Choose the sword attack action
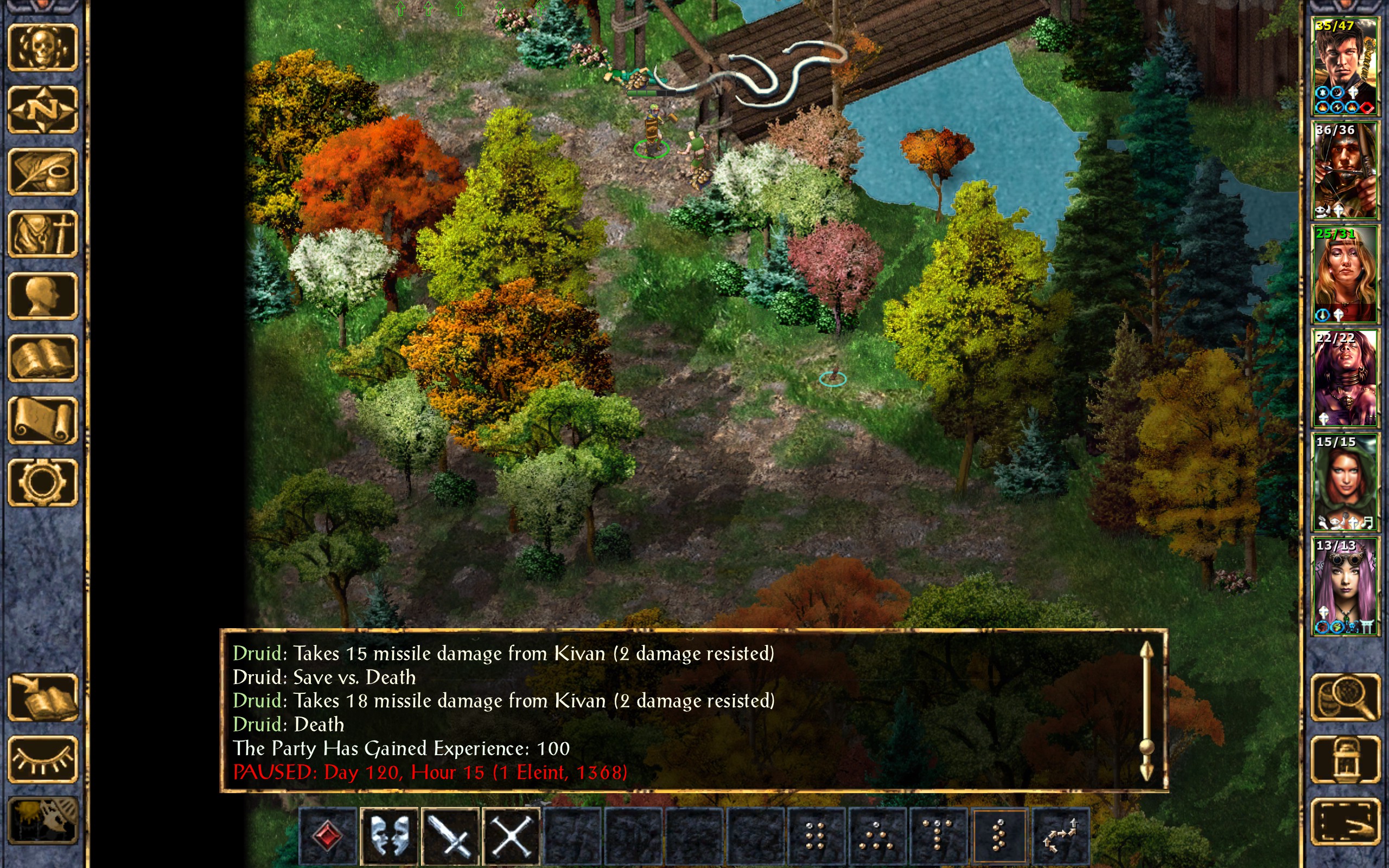This screenshot has height=868, width=1389. click(450, 835)
